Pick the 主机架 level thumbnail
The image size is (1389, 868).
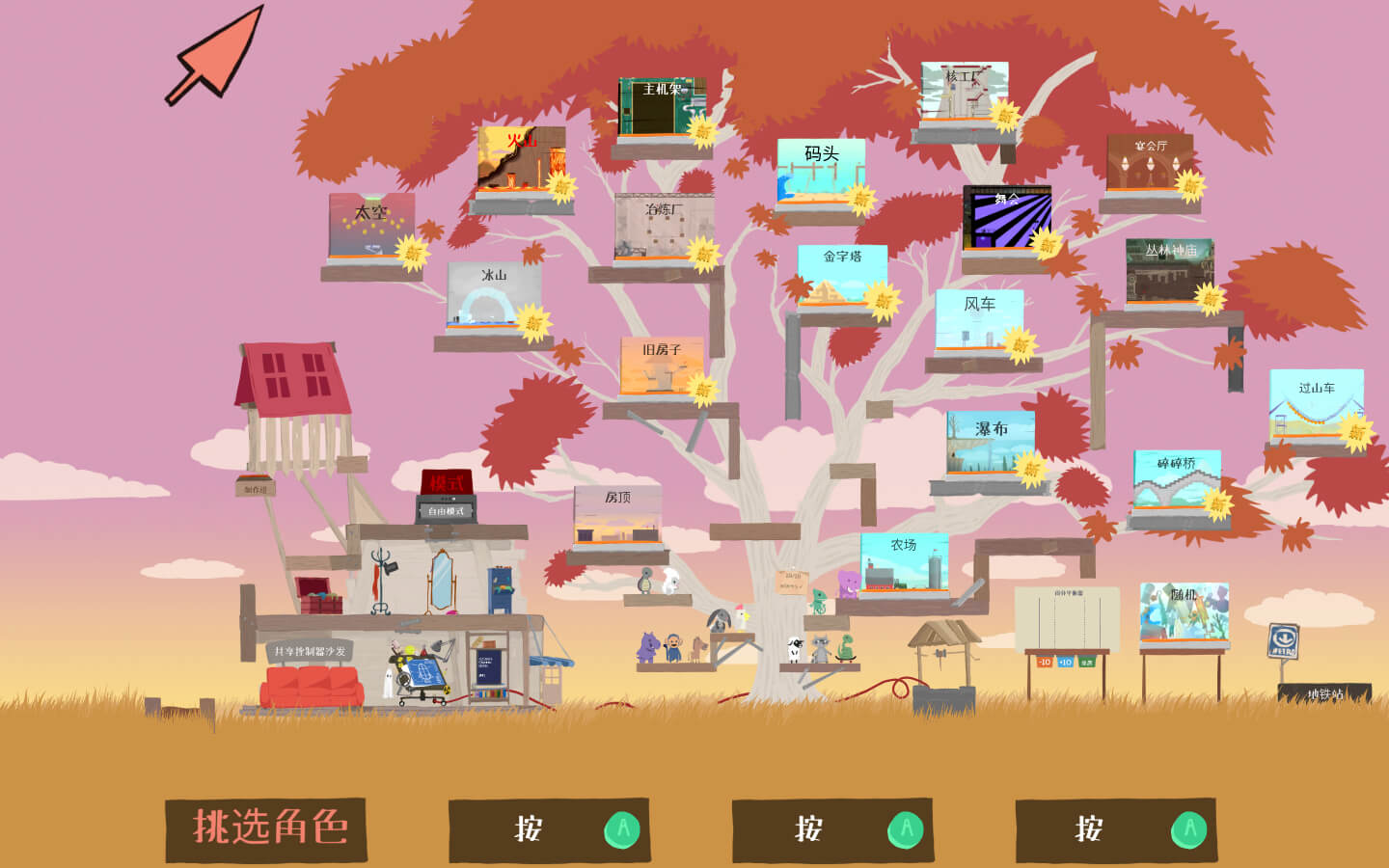pos(662,107)
